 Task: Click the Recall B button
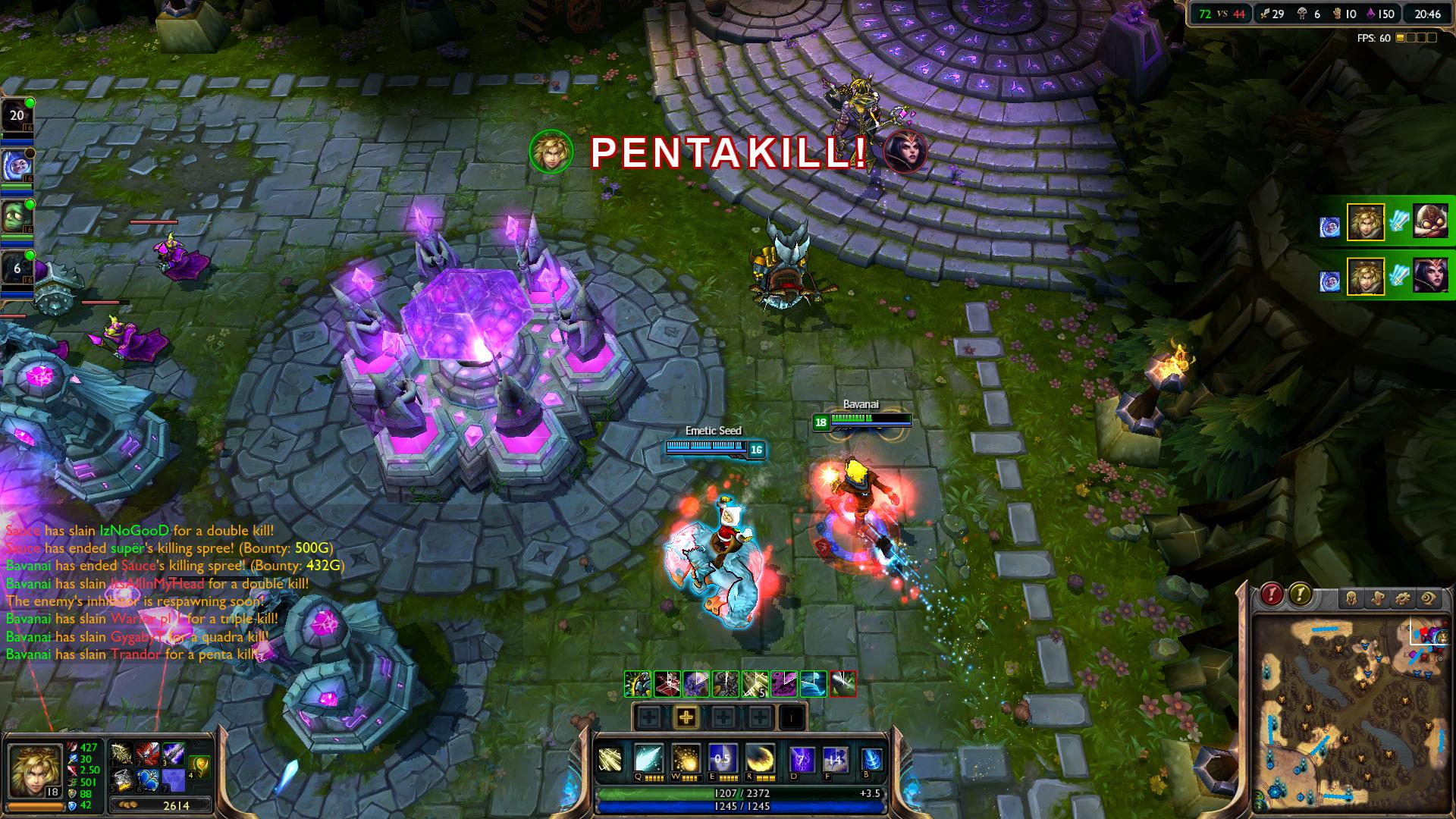pos(872,758)
